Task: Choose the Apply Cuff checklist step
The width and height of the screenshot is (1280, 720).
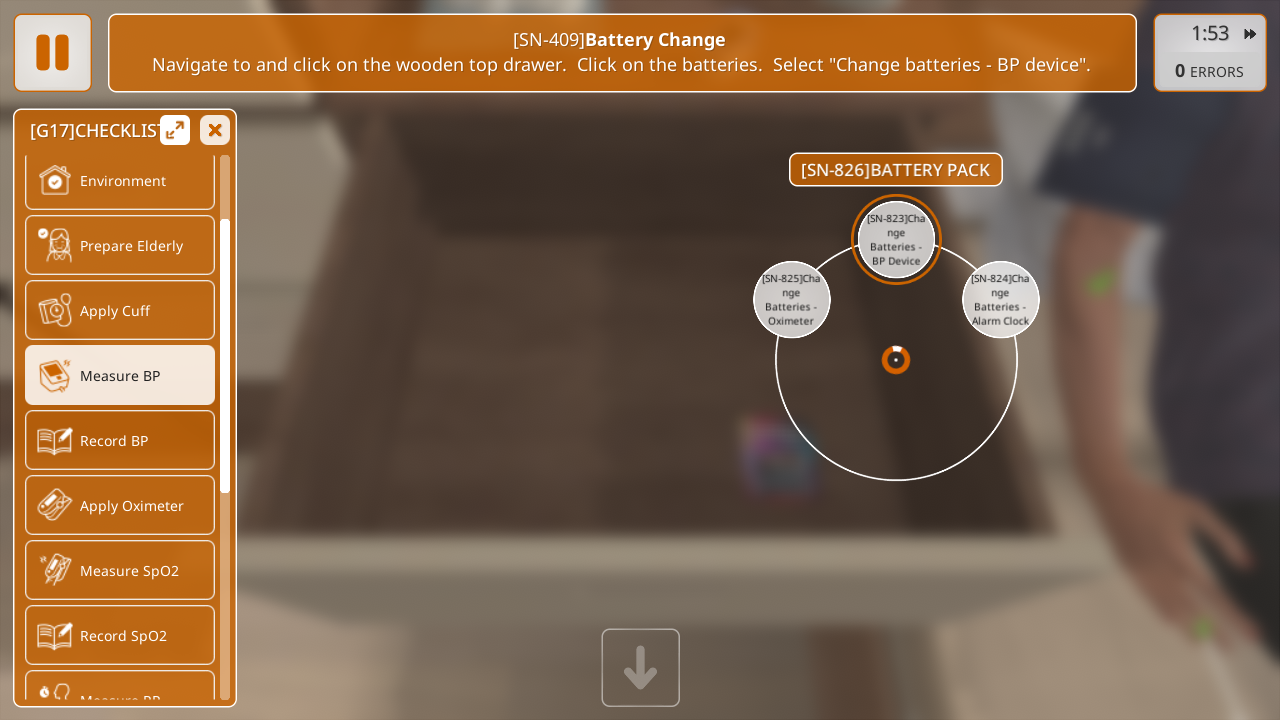Action: click(120, 310)
